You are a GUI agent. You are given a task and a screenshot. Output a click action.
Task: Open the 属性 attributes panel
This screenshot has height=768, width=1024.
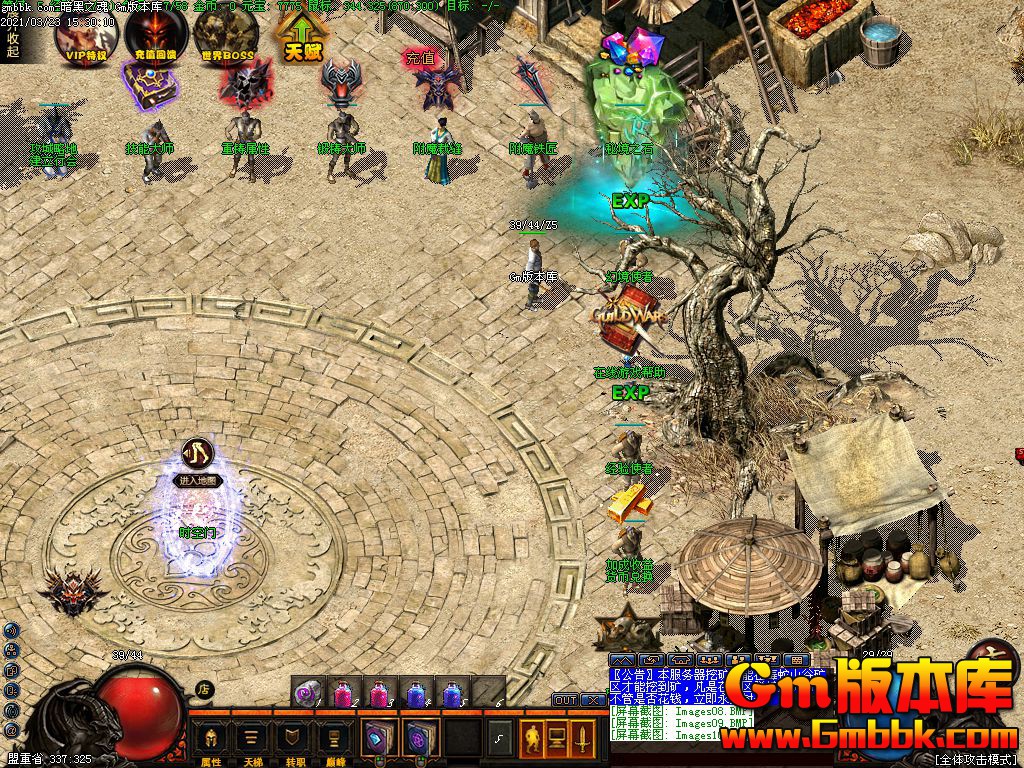point(211,741)
